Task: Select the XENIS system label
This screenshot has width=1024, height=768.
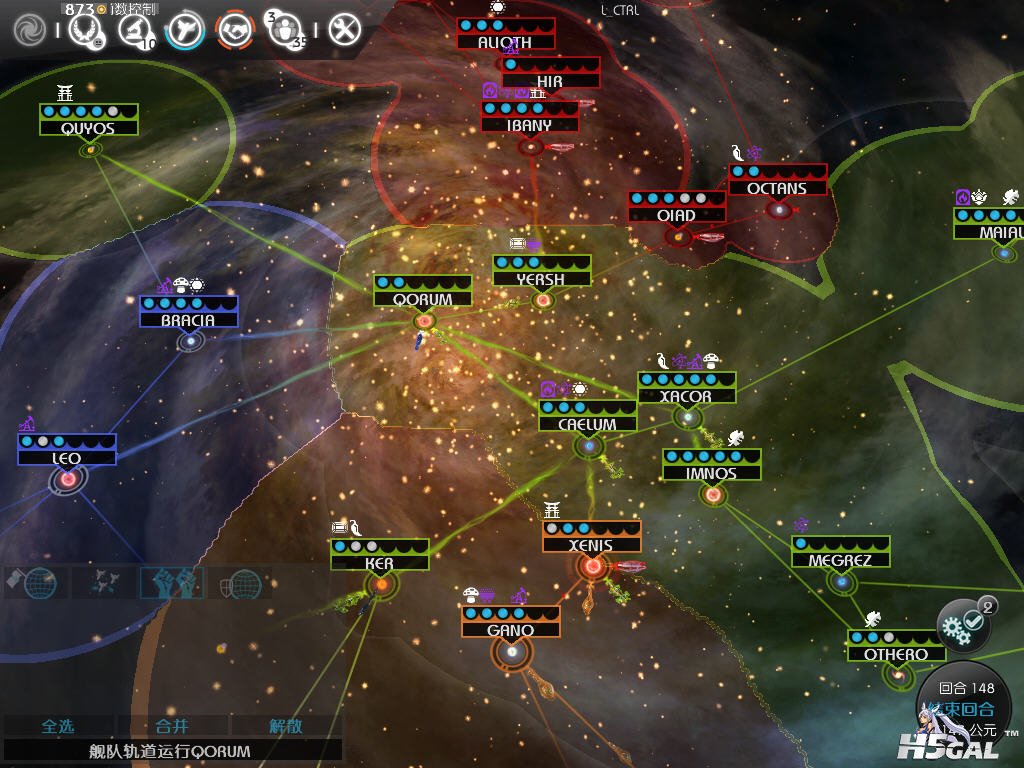Action: [591, 545]
